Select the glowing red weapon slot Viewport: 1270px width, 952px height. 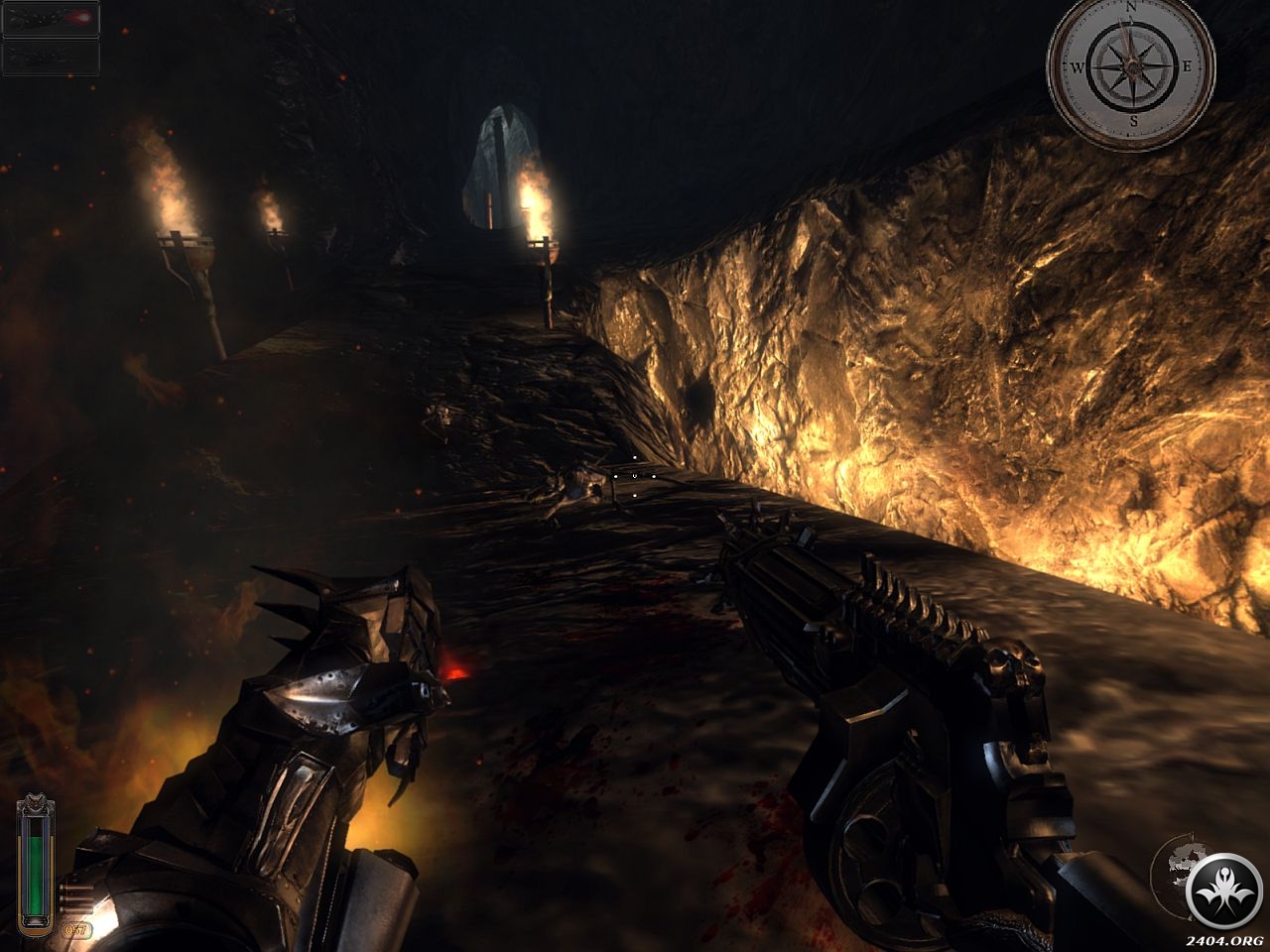(51, 20)
